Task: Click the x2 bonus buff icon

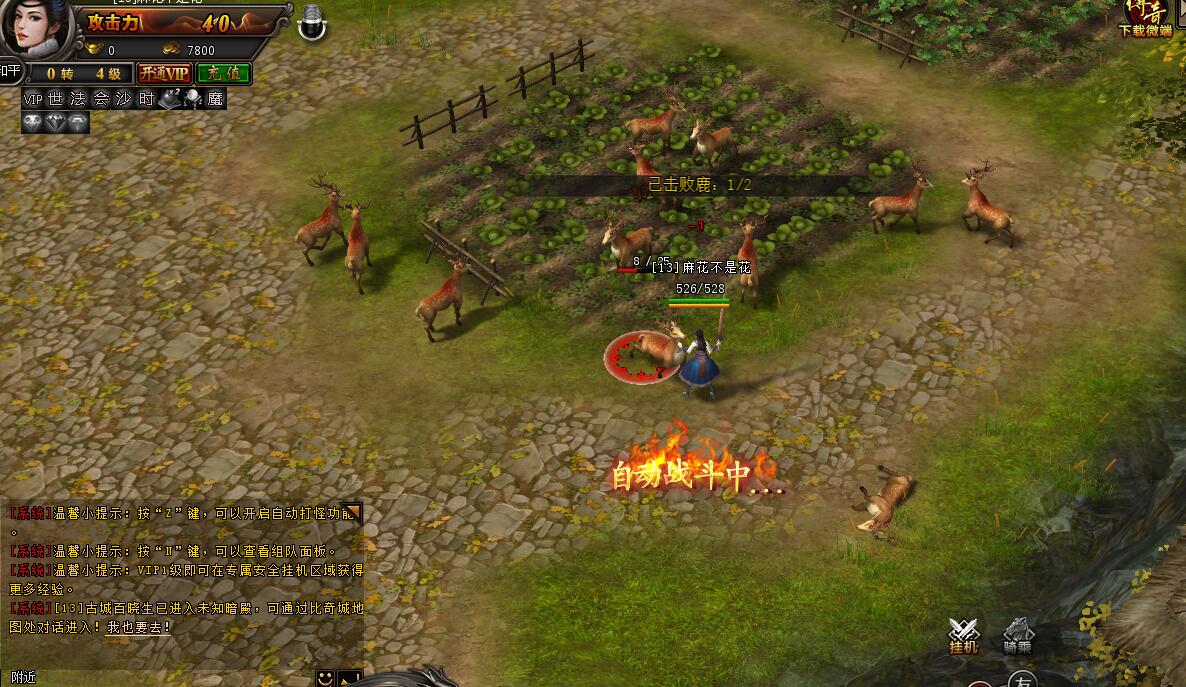Action: [x=169, y=99]
